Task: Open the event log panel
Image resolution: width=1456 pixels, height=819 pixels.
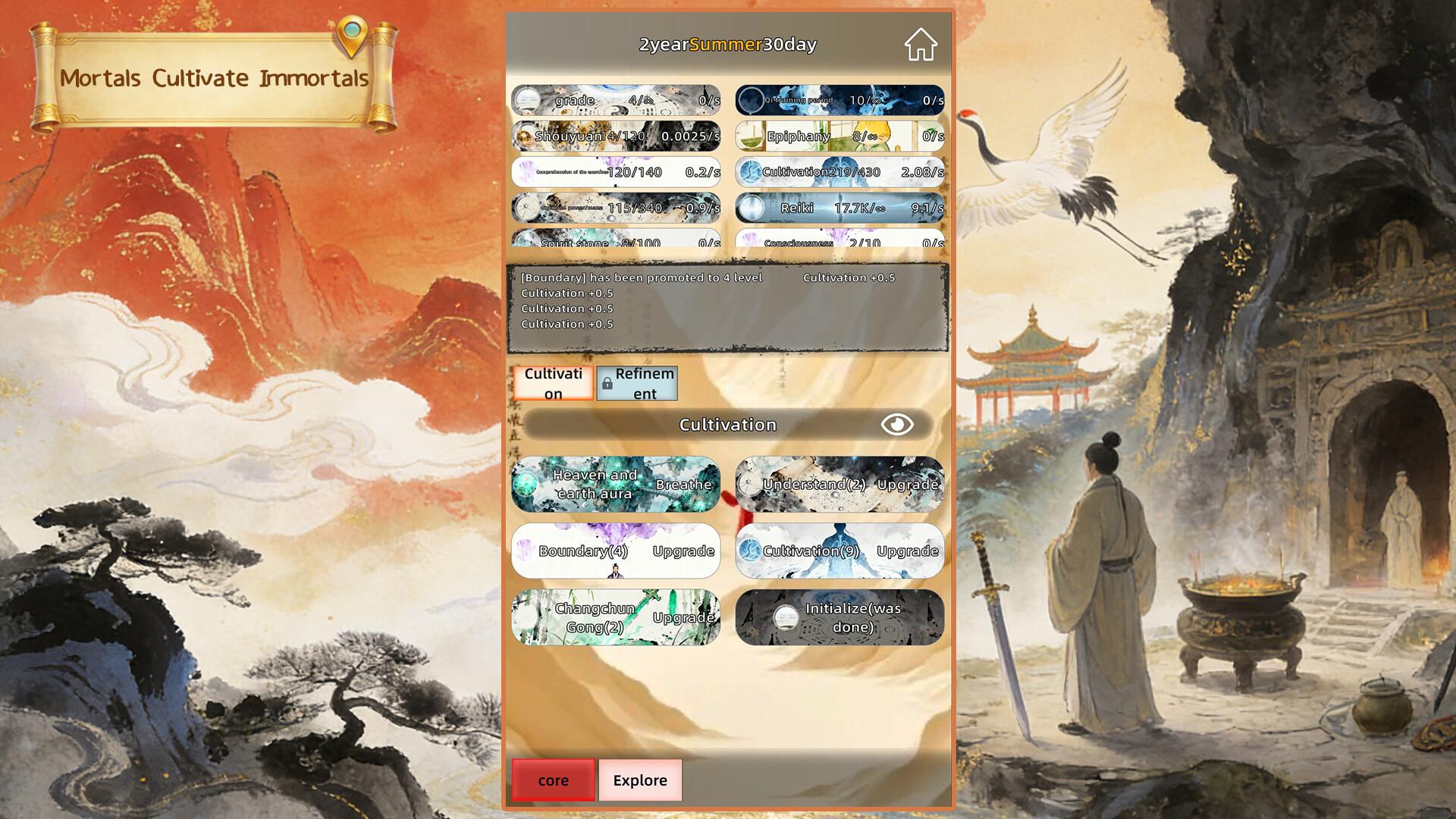Action: click(x=728, y=307)
